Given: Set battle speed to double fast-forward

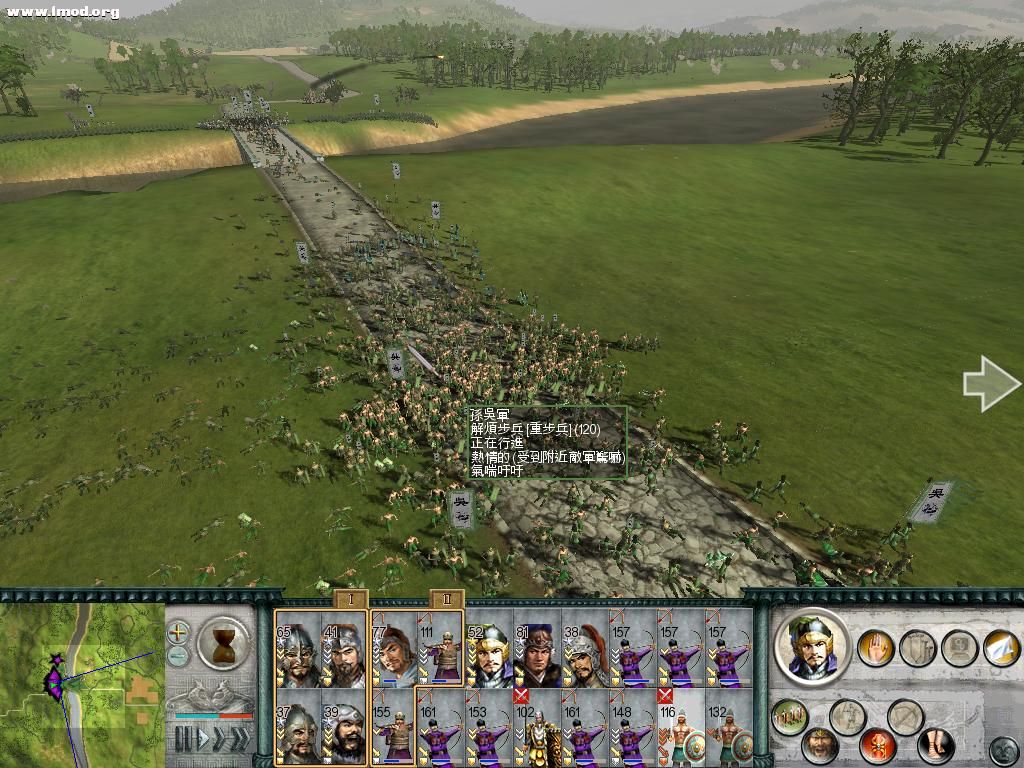Looking at the screenshot, I should tap(220, 739).
